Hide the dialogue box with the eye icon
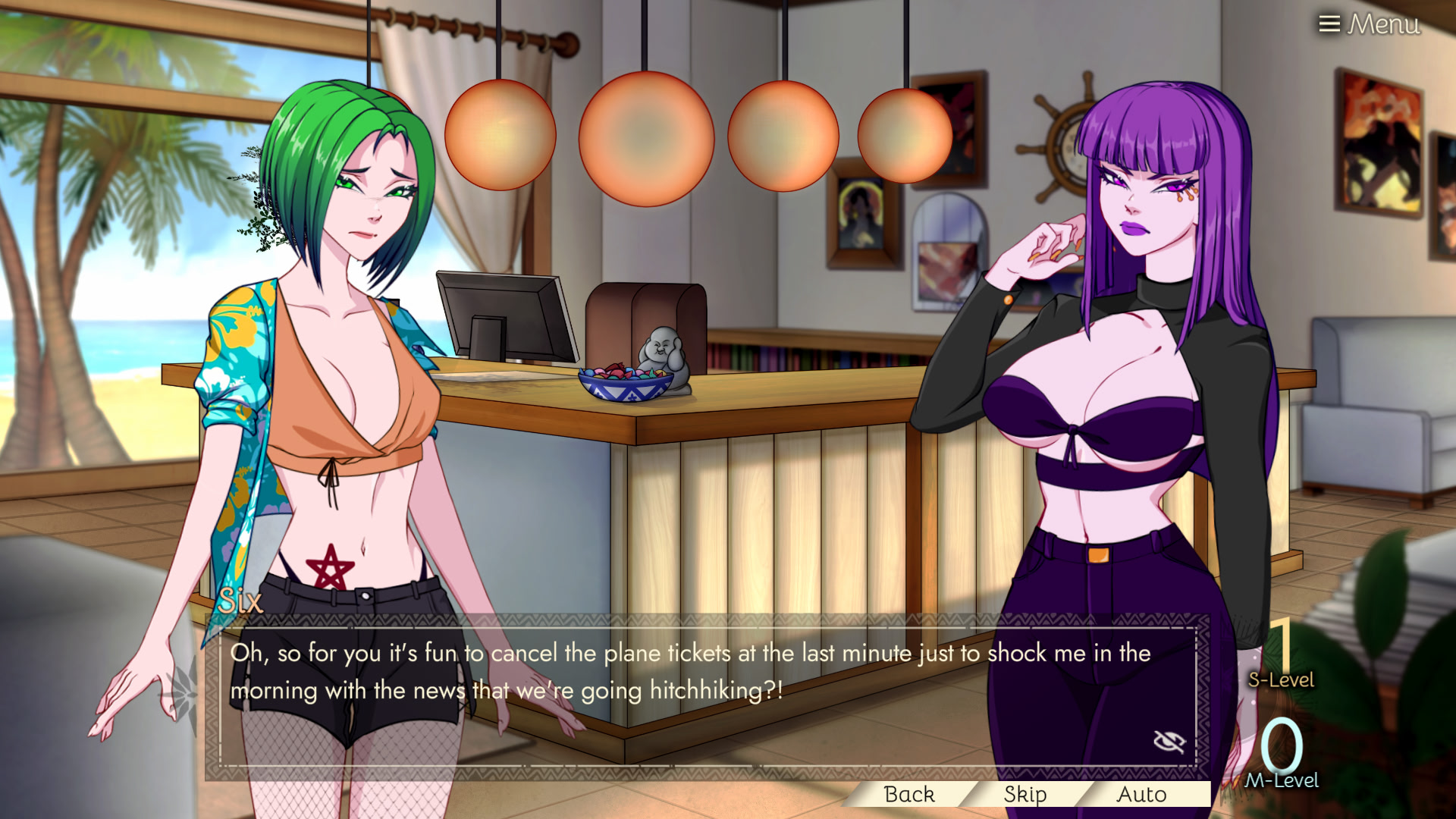The image size is (1456, 819). point(1169,741)
